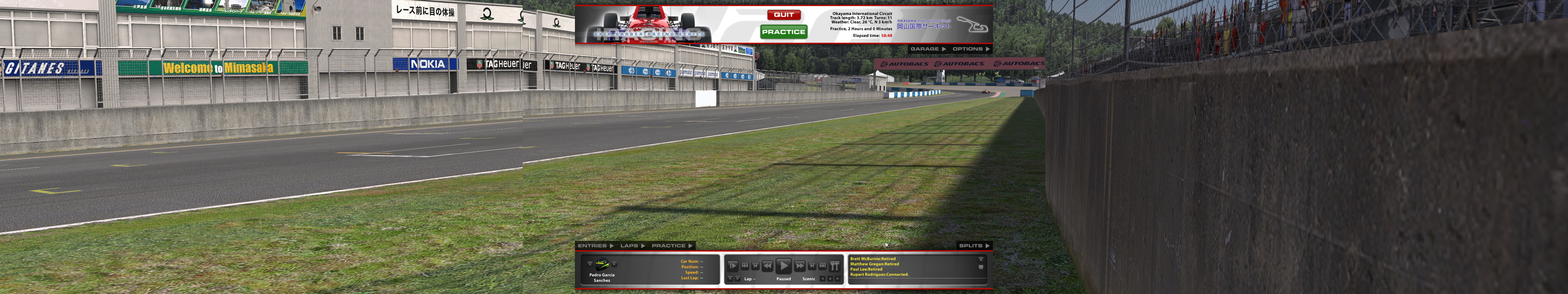Skip to the replay end
The width and height of the screenshot is (1568, 294).
(x=822, y=266)
